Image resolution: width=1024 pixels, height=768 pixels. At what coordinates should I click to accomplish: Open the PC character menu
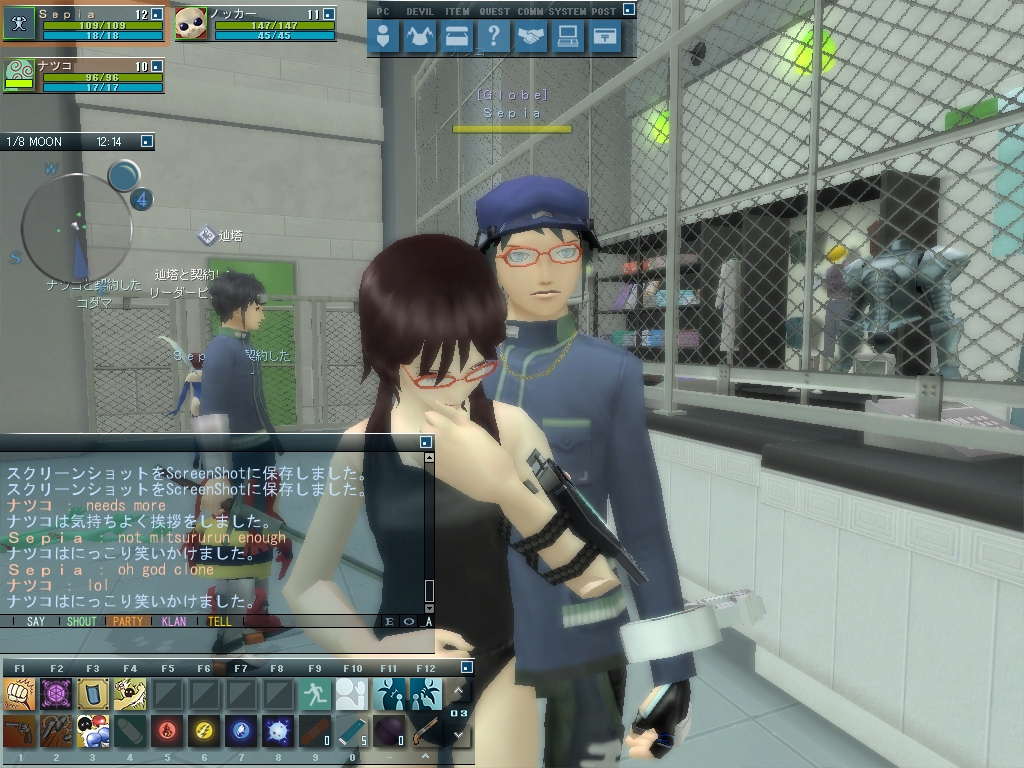[383, 38]
